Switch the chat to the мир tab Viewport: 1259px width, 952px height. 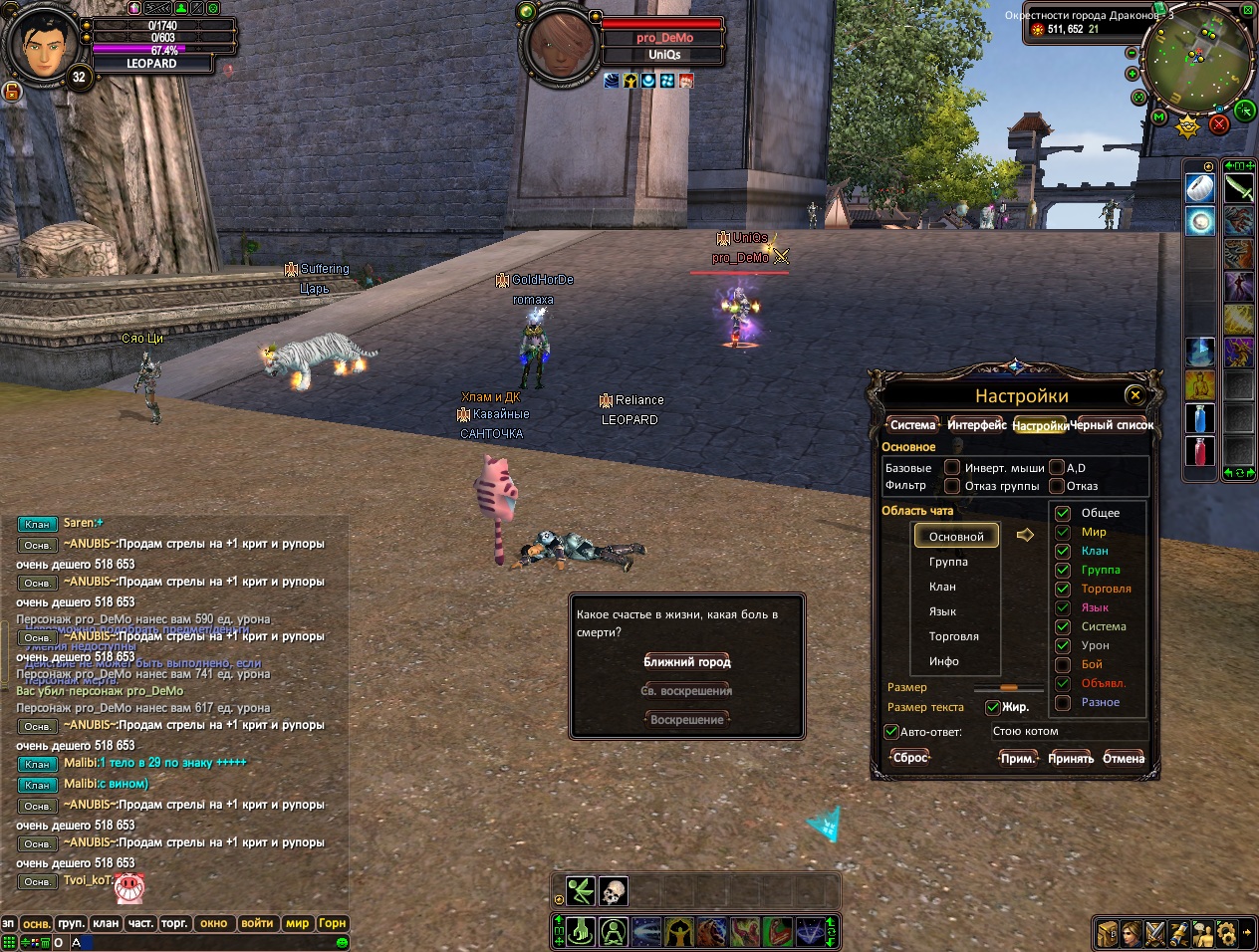coord(298,923)
